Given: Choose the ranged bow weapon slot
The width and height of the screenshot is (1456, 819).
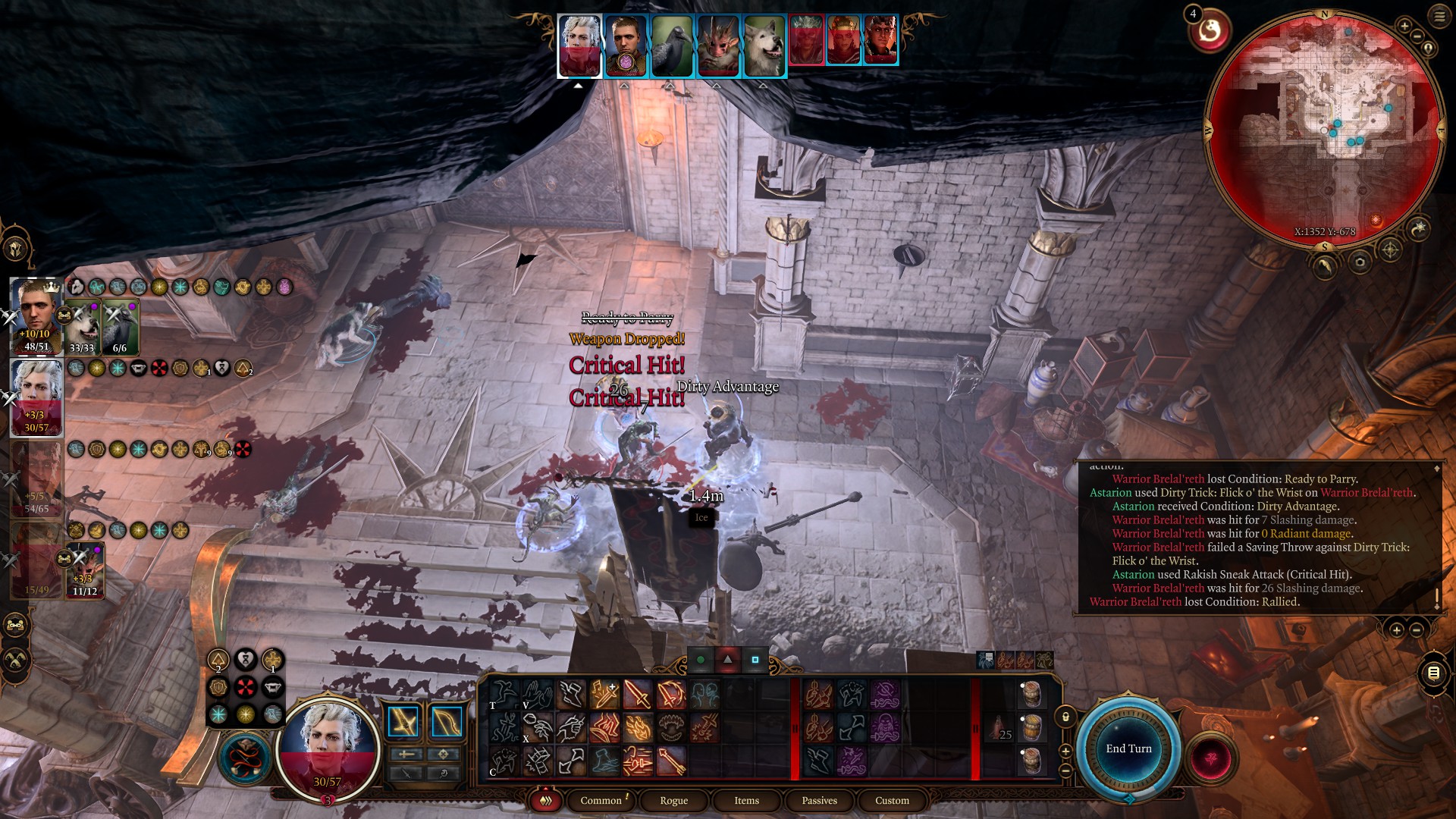Looking at the screenshot, I should (447, 722).
